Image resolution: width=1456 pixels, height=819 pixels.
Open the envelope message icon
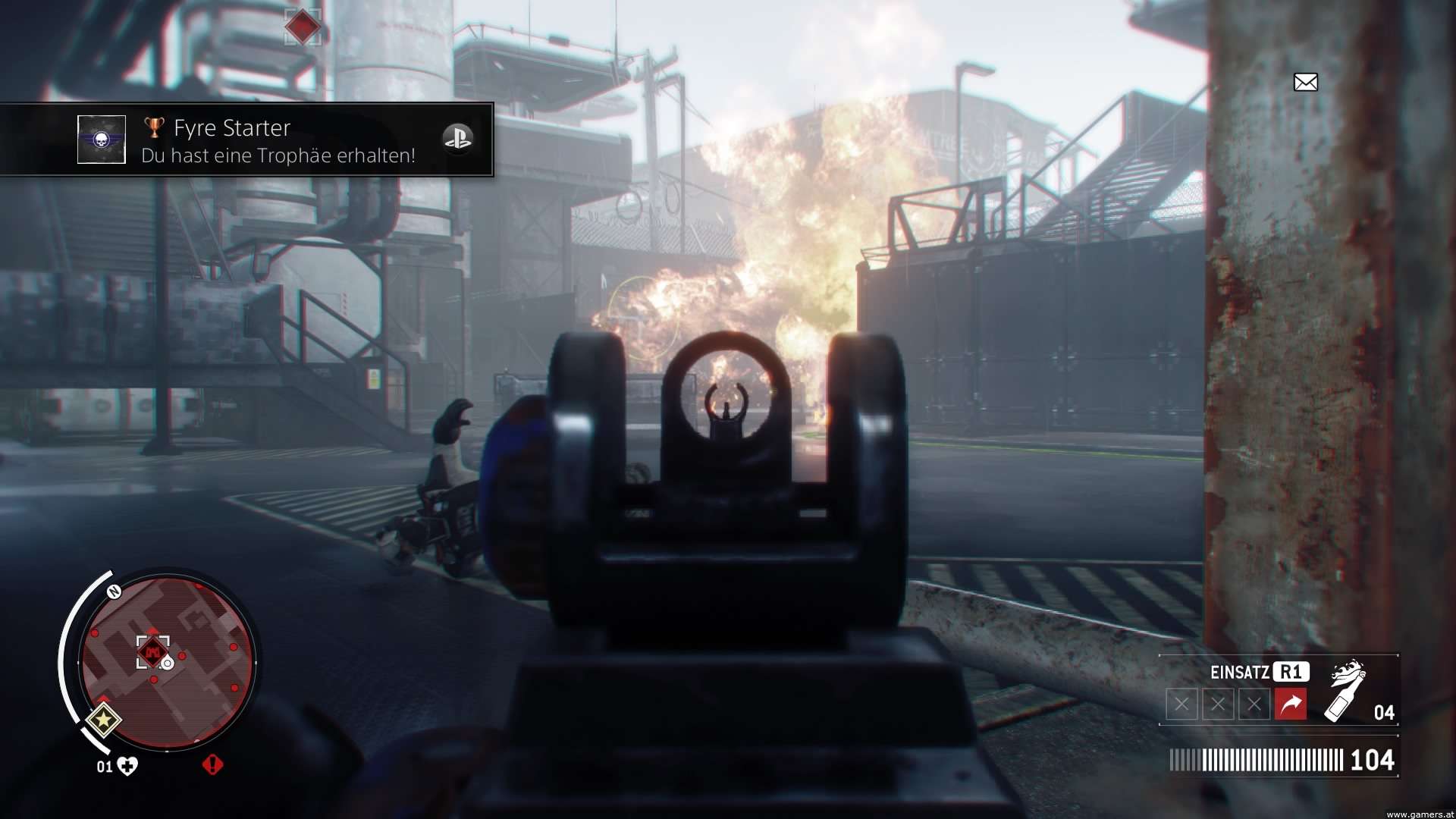(x=1305, y=82)
